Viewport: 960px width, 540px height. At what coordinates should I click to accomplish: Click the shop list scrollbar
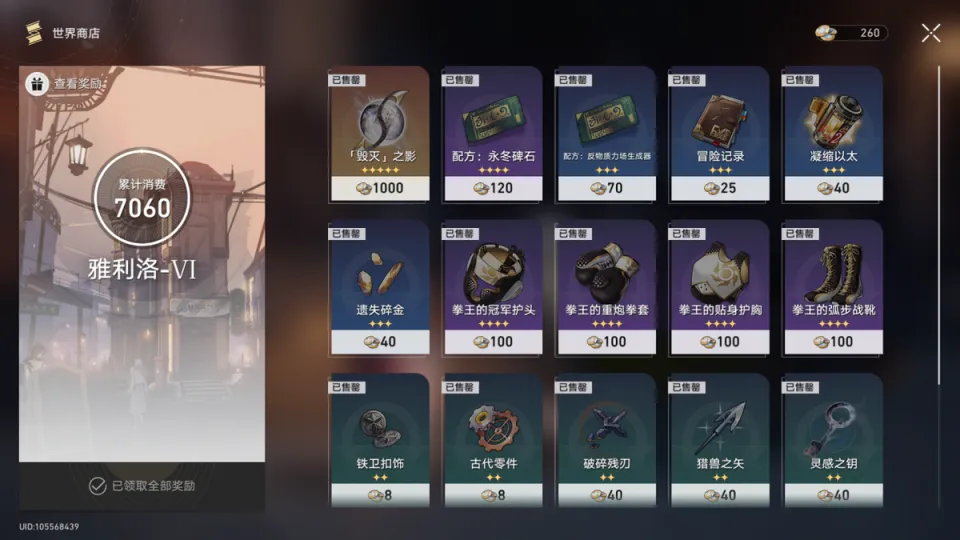tap(938, 225)
